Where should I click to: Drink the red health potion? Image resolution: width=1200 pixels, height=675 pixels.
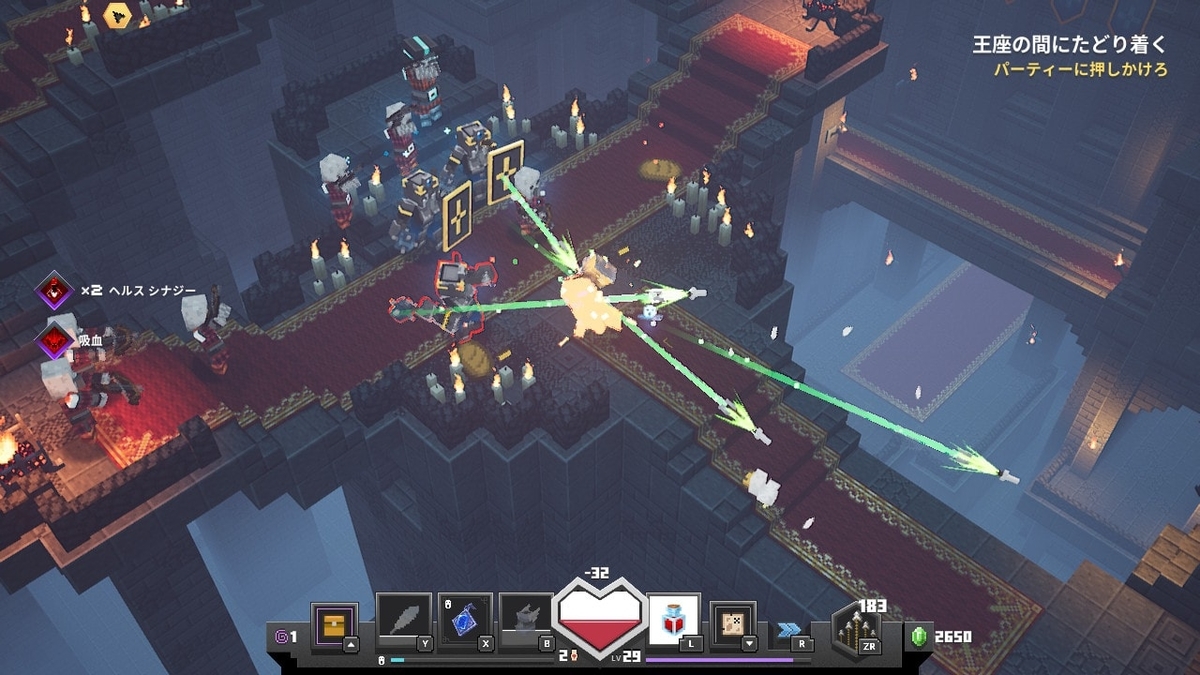(x=673, y=621)
